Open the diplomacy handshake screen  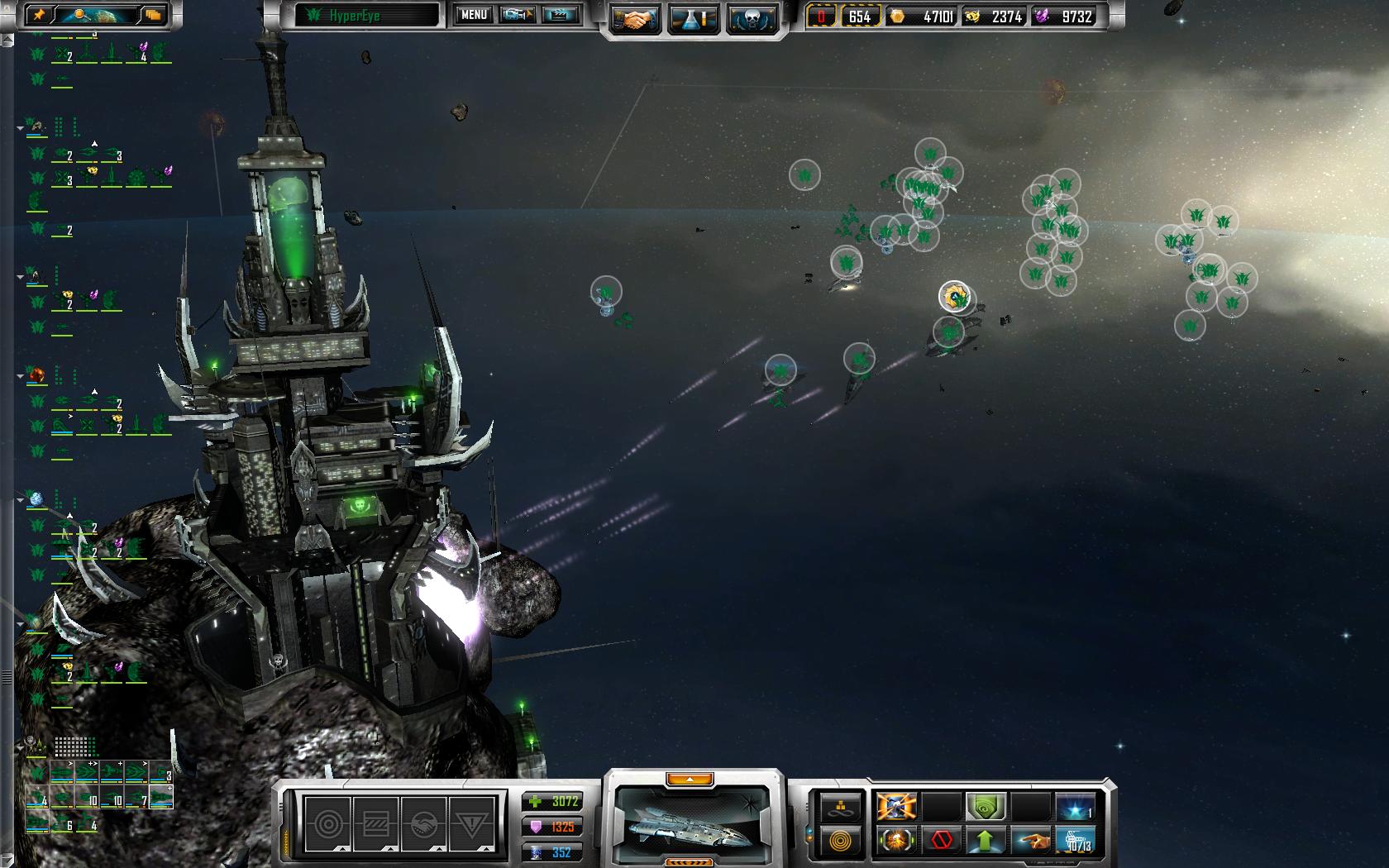[x=635, y=19]
